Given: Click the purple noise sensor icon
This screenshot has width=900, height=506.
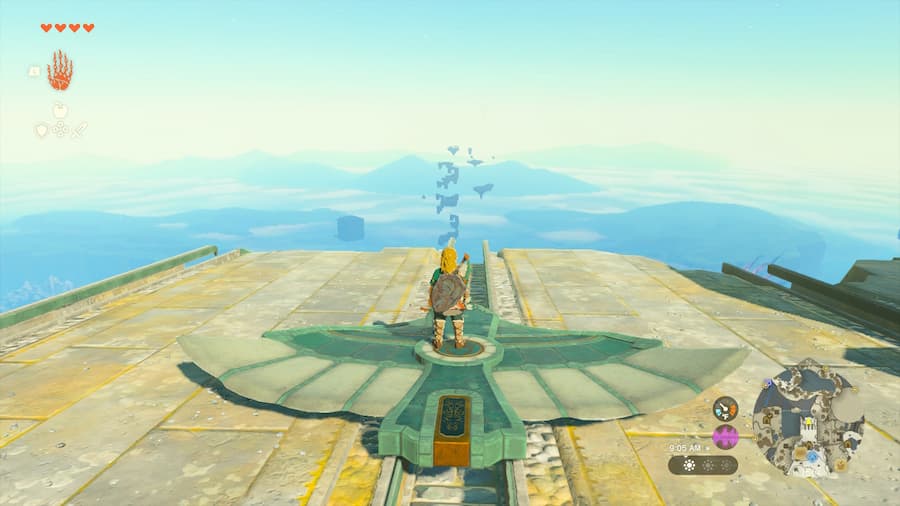Looking at the screenshot, I should (x=725, y=437).
